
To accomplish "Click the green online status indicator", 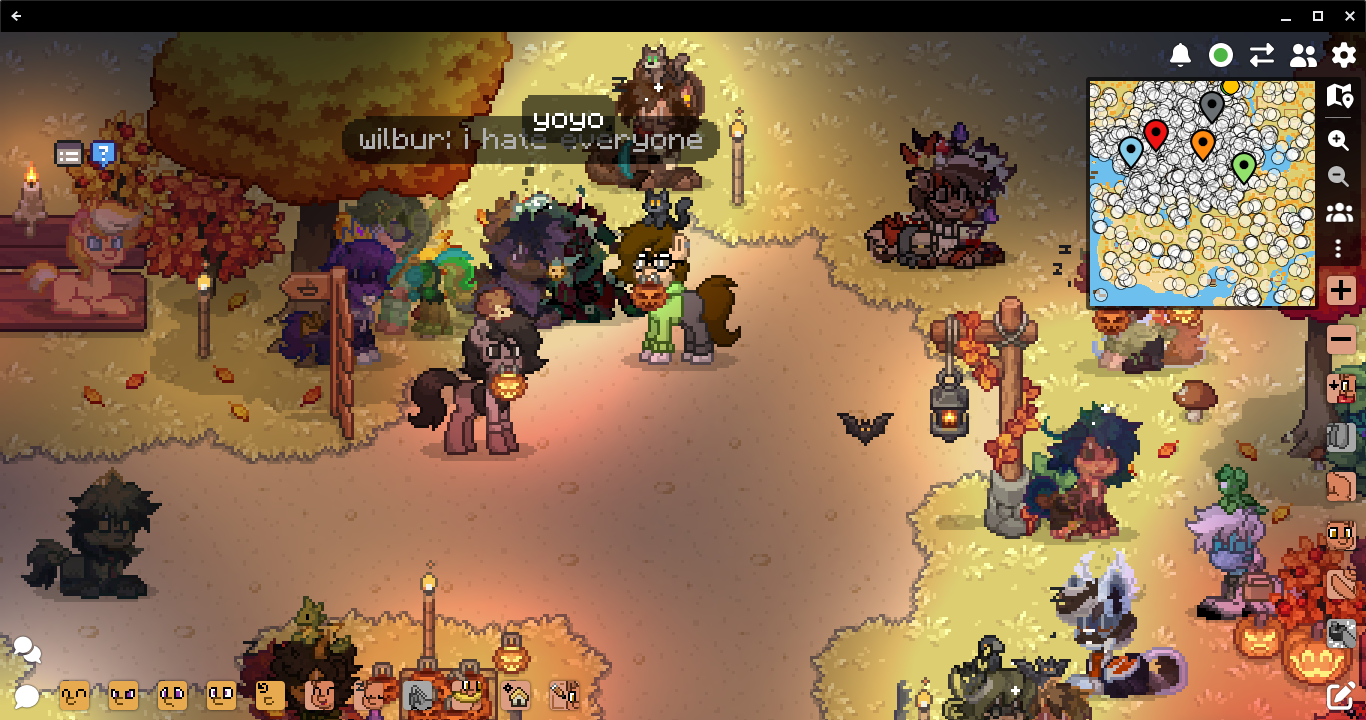I will pos(1221,55).
